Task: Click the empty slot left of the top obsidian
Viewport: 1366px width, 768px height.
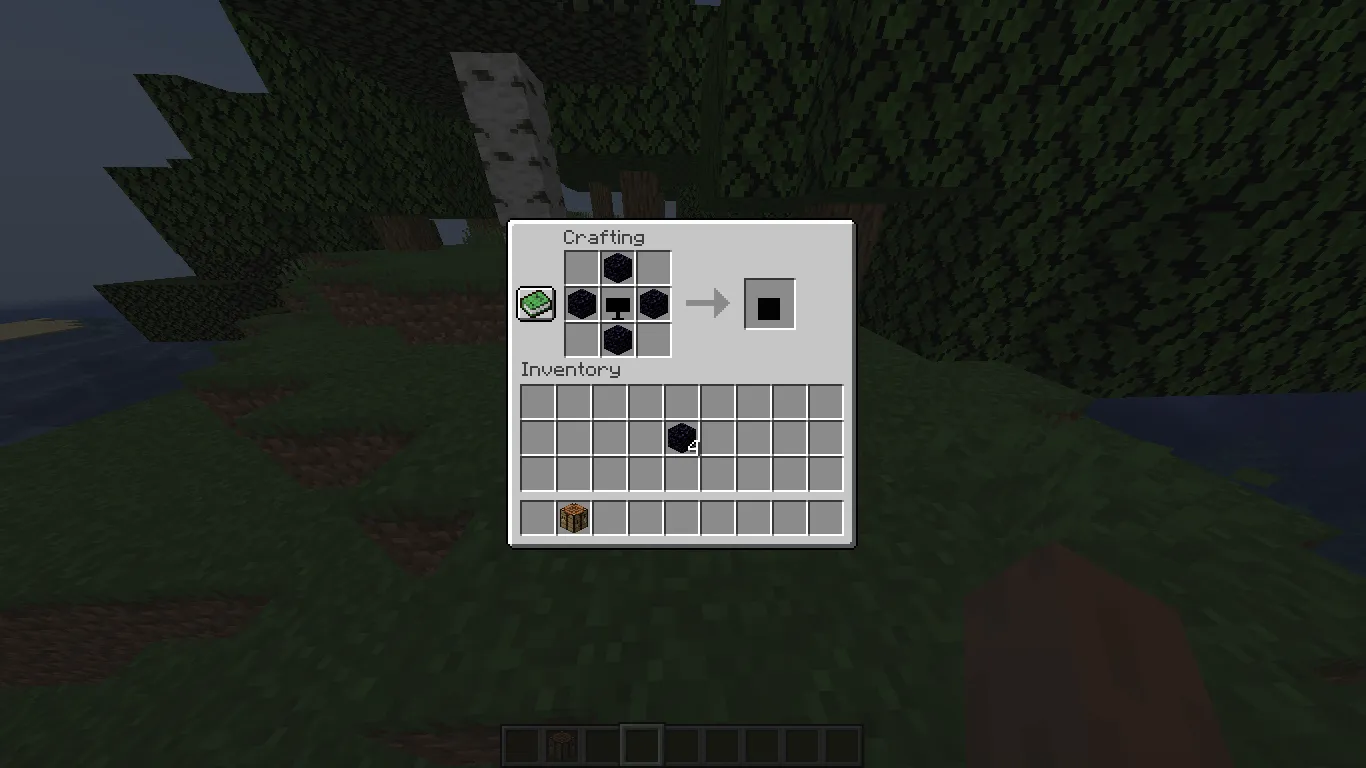Action: [x=581, y=267]
